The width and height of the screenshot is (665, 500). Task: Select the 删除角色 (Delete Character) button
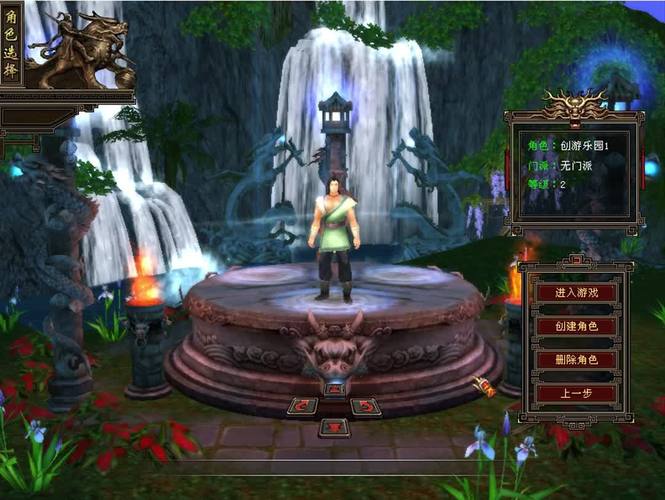(575, 360)
